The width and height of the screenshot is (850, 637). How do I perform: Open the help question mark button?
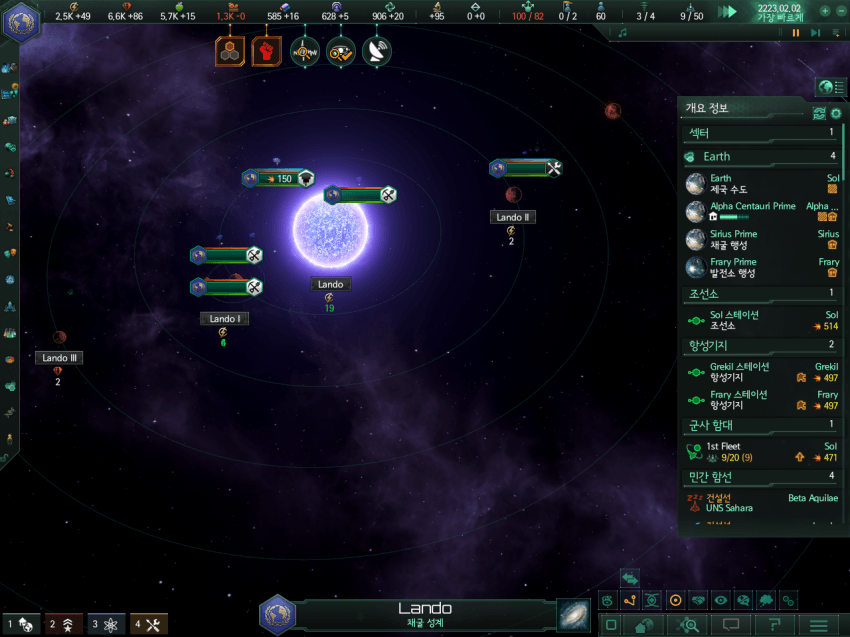pos(774,625)
